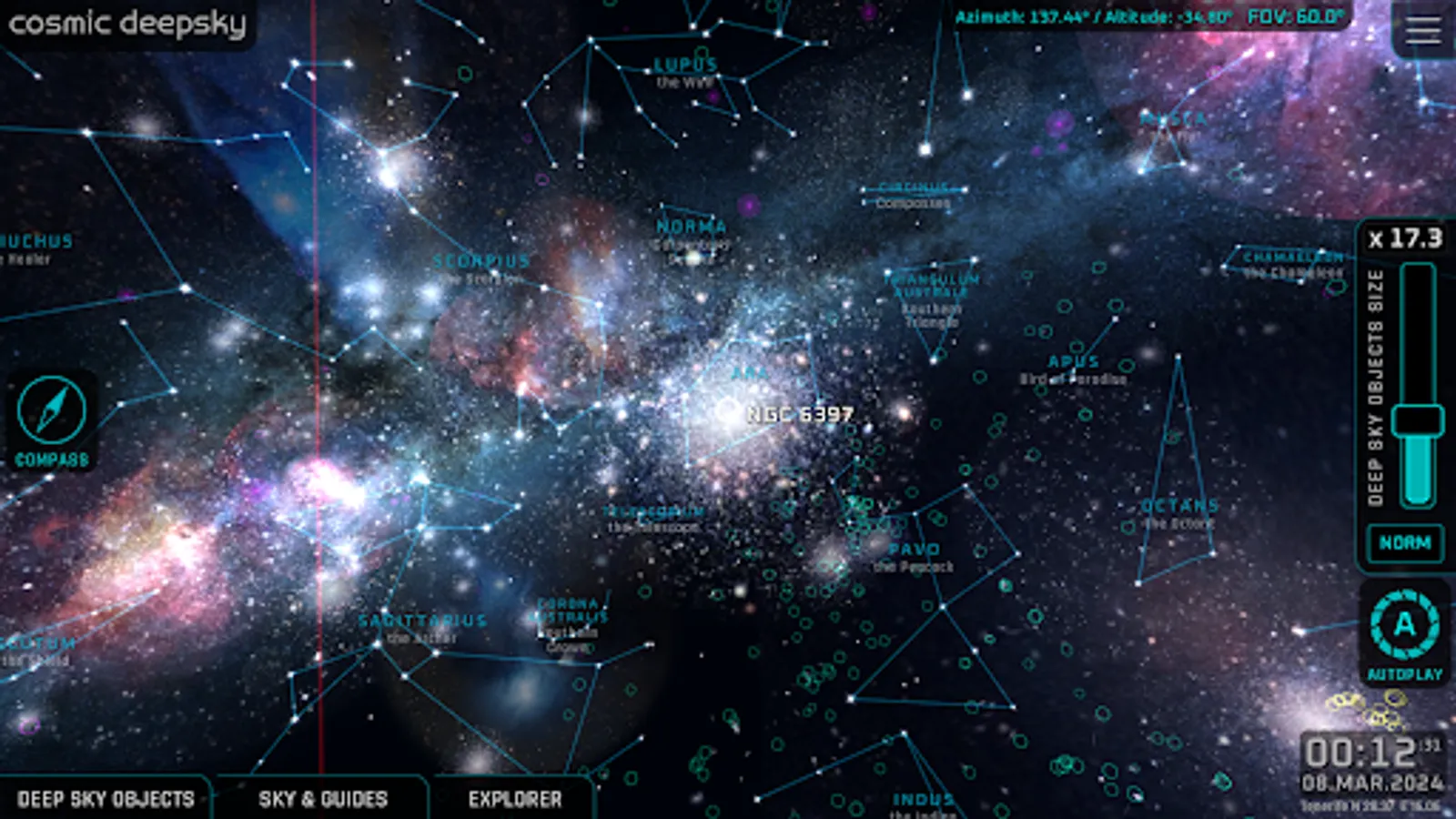This screenshot has height=819, width=1456.
Task: Expand the Explorer section
Action: [514, 799]
